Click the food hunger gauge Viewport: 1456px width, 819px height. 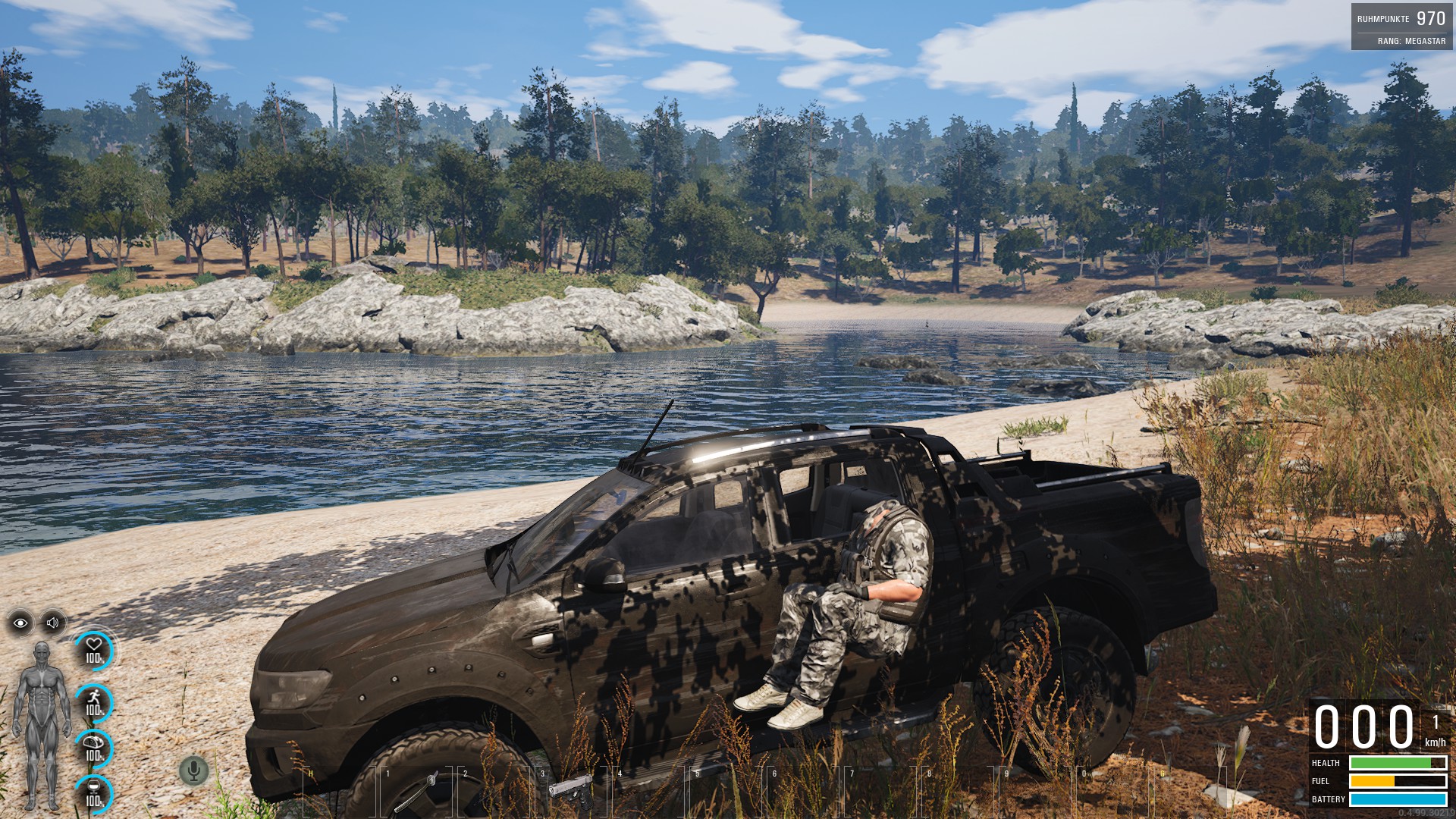94,748
